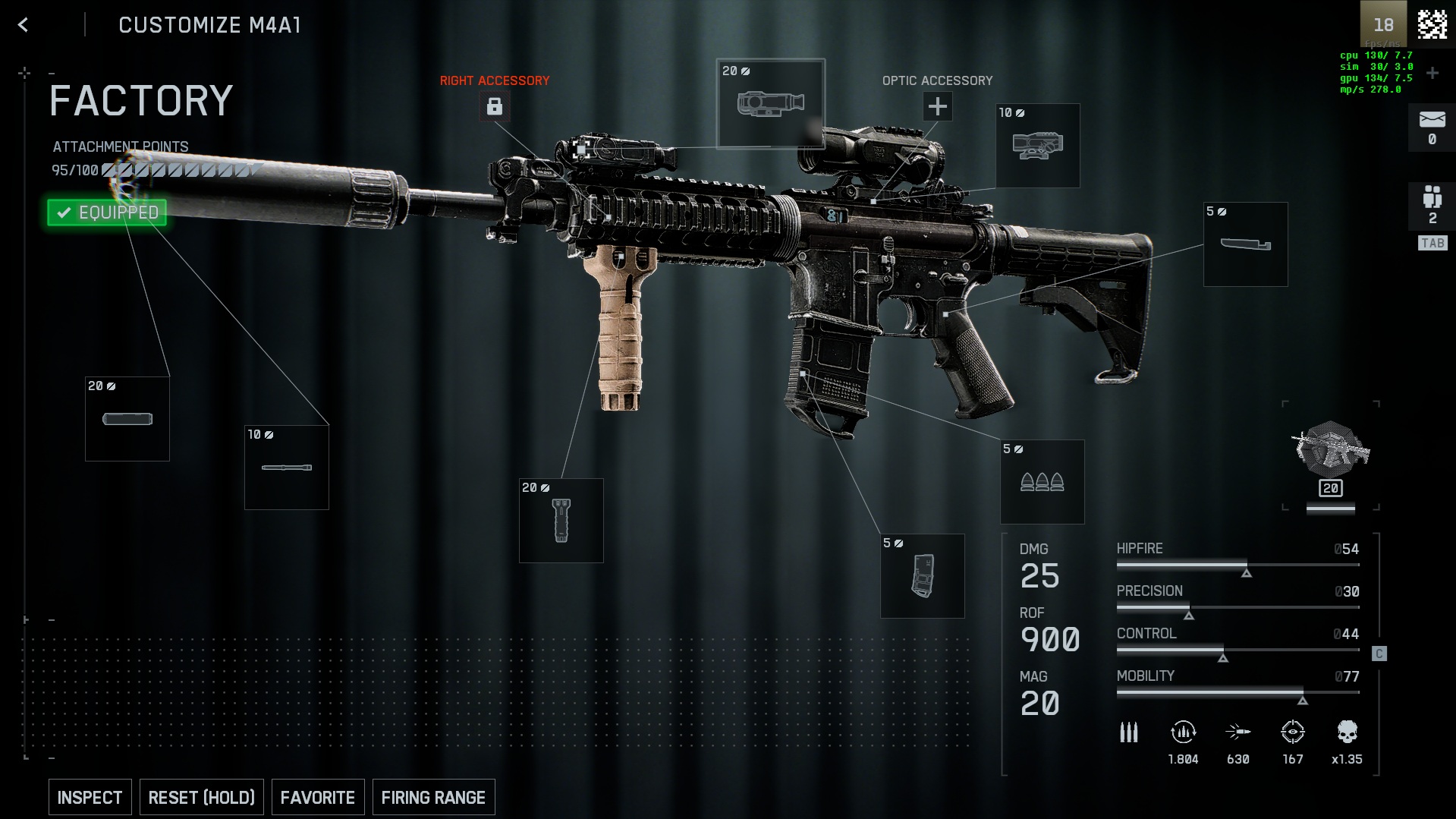Image resolution: width=1456 pixels, height=819 pixels.
Task: Click the Equipped status button
Action: coord(107,213)
